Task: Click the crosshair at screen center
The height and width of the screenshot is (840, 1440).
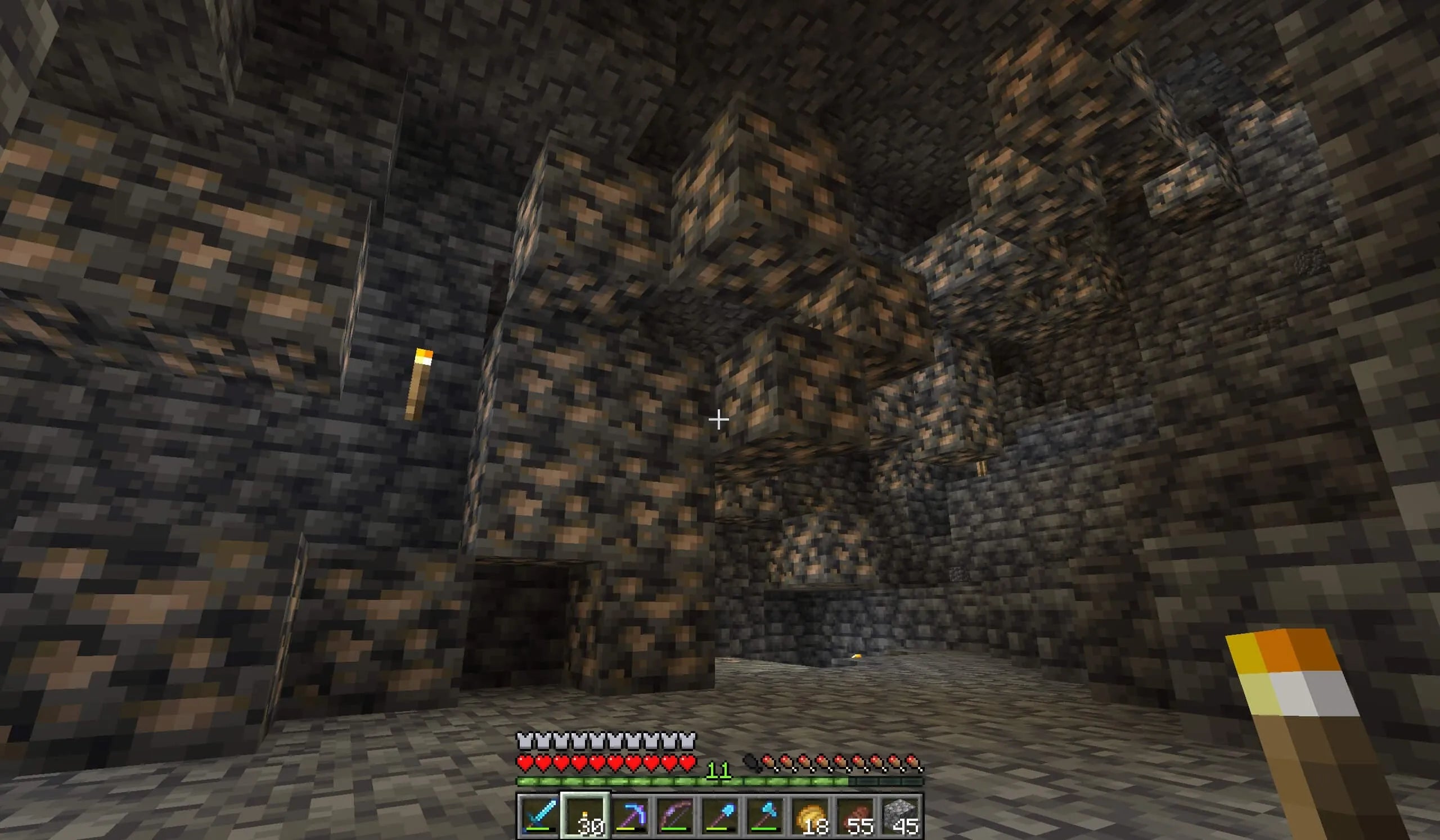Action: [x=719, y=419]
